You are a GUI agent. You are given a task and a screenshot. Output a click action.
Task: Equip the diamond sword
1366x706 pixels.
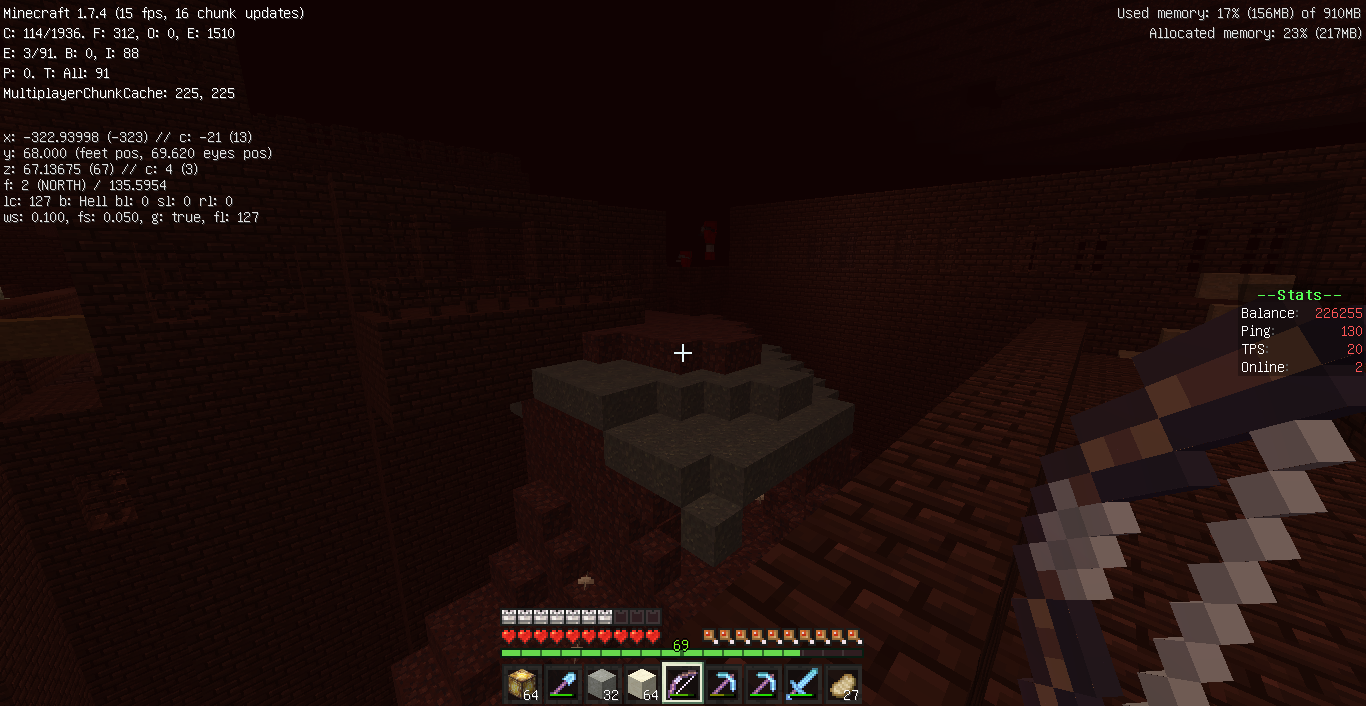802,684
